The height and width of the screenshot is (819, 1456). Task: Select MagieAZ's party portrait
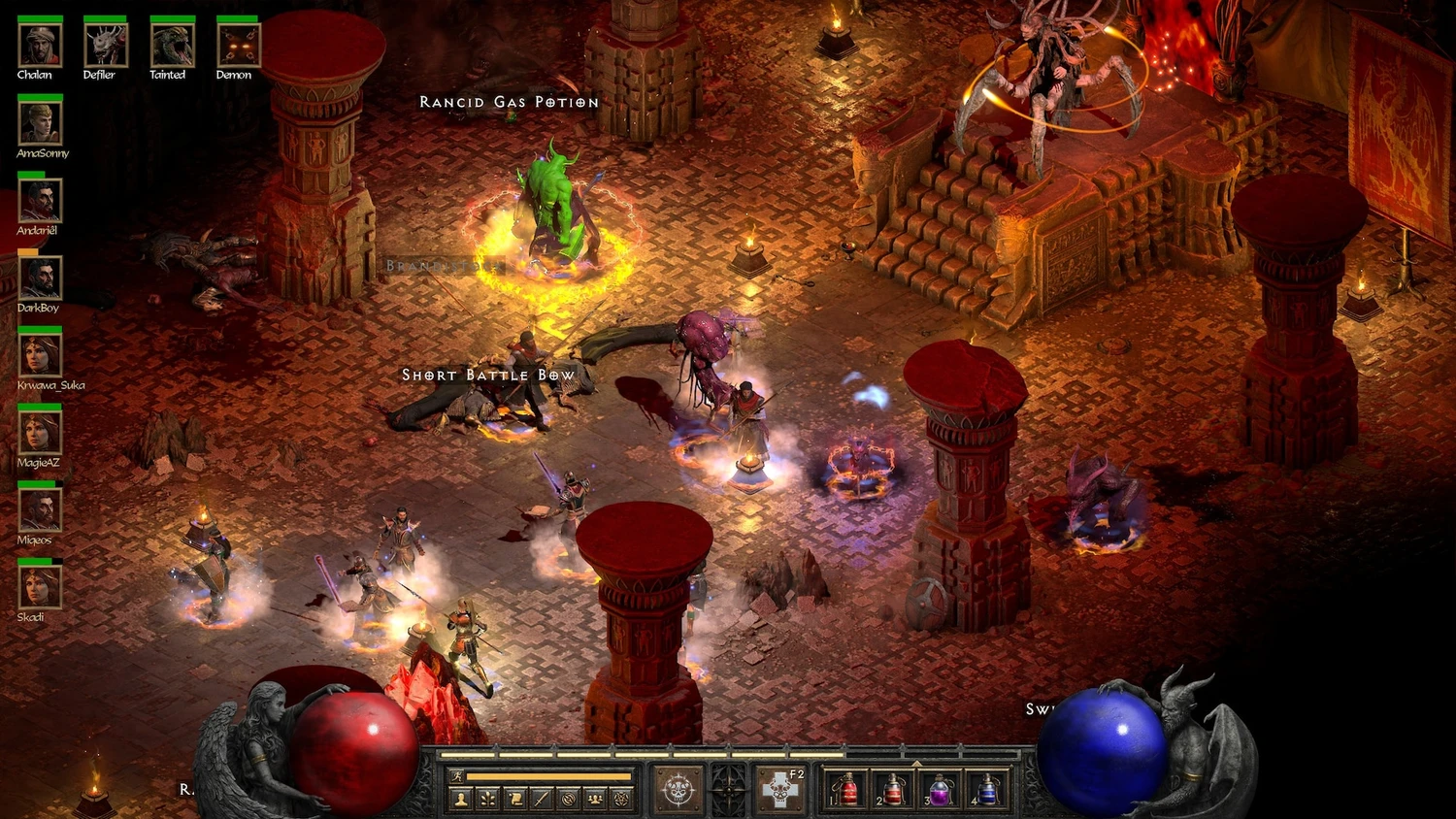click(40, 433)
